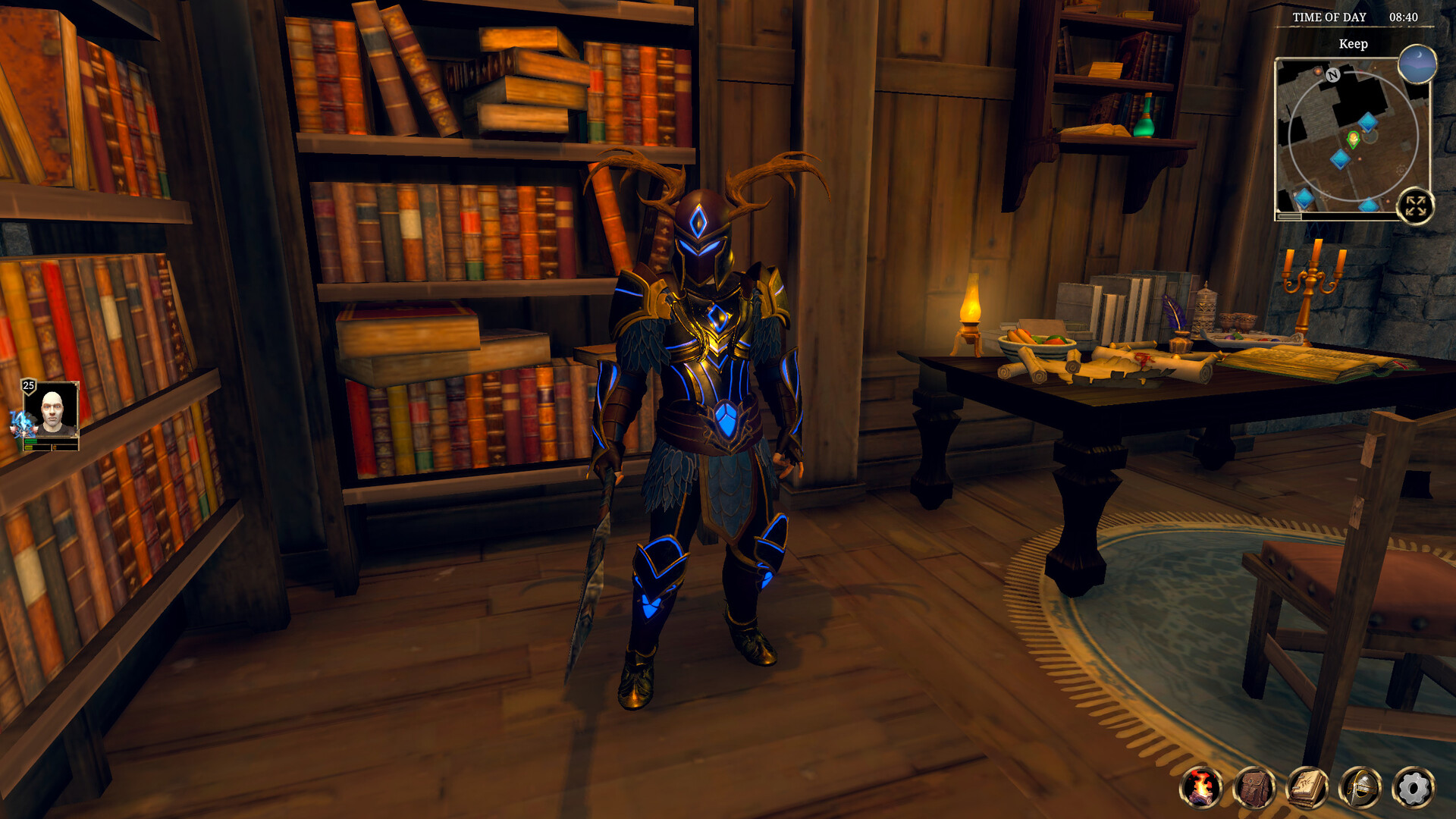
Task: Click the blue buff icon beside the portrait
Action: [22, 423]
